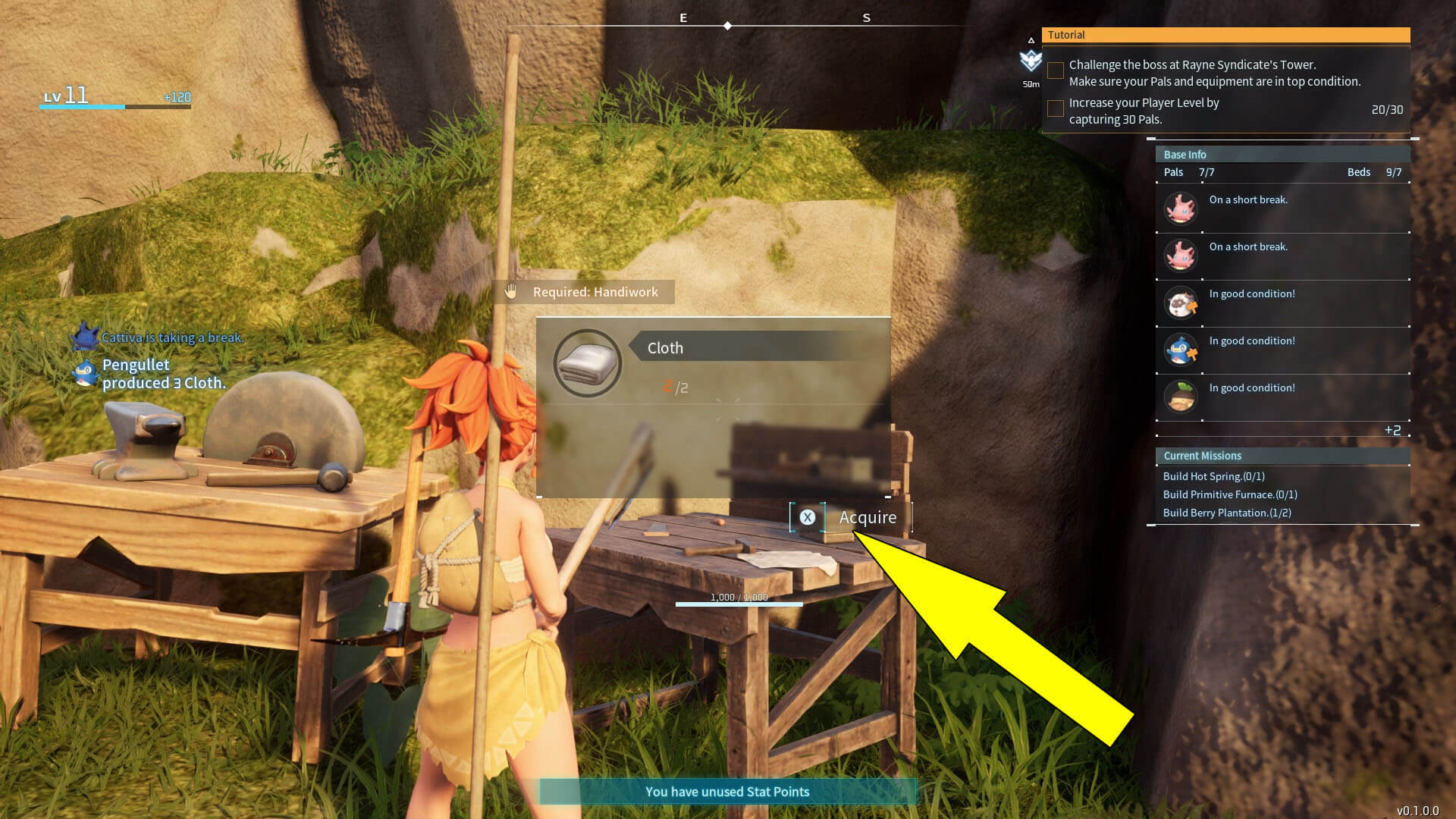The width and height of the screenshot is (1456, 819).
Task: Acquire the crafted Cloth
Action: [851, 517]
